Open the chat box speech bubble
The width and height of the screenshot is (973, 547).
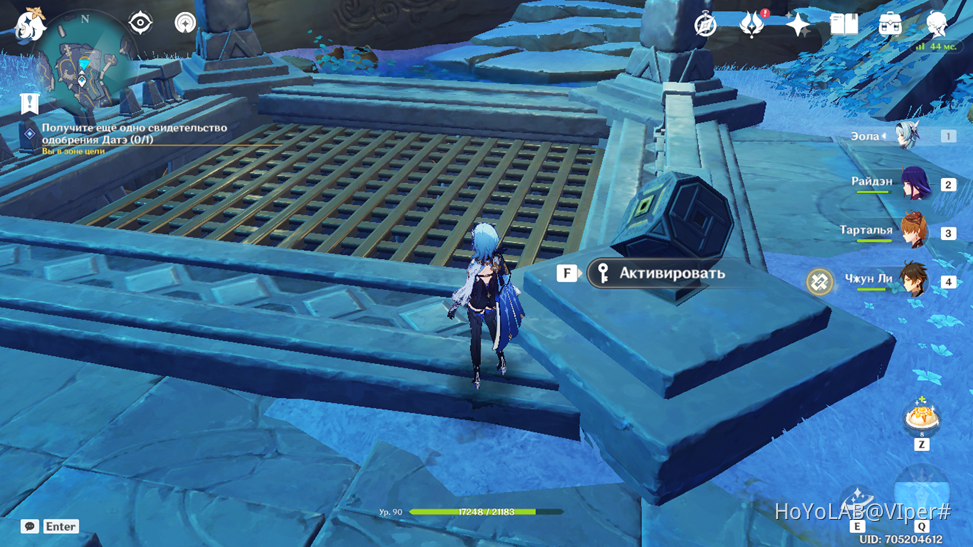click(x=30, y=526)
